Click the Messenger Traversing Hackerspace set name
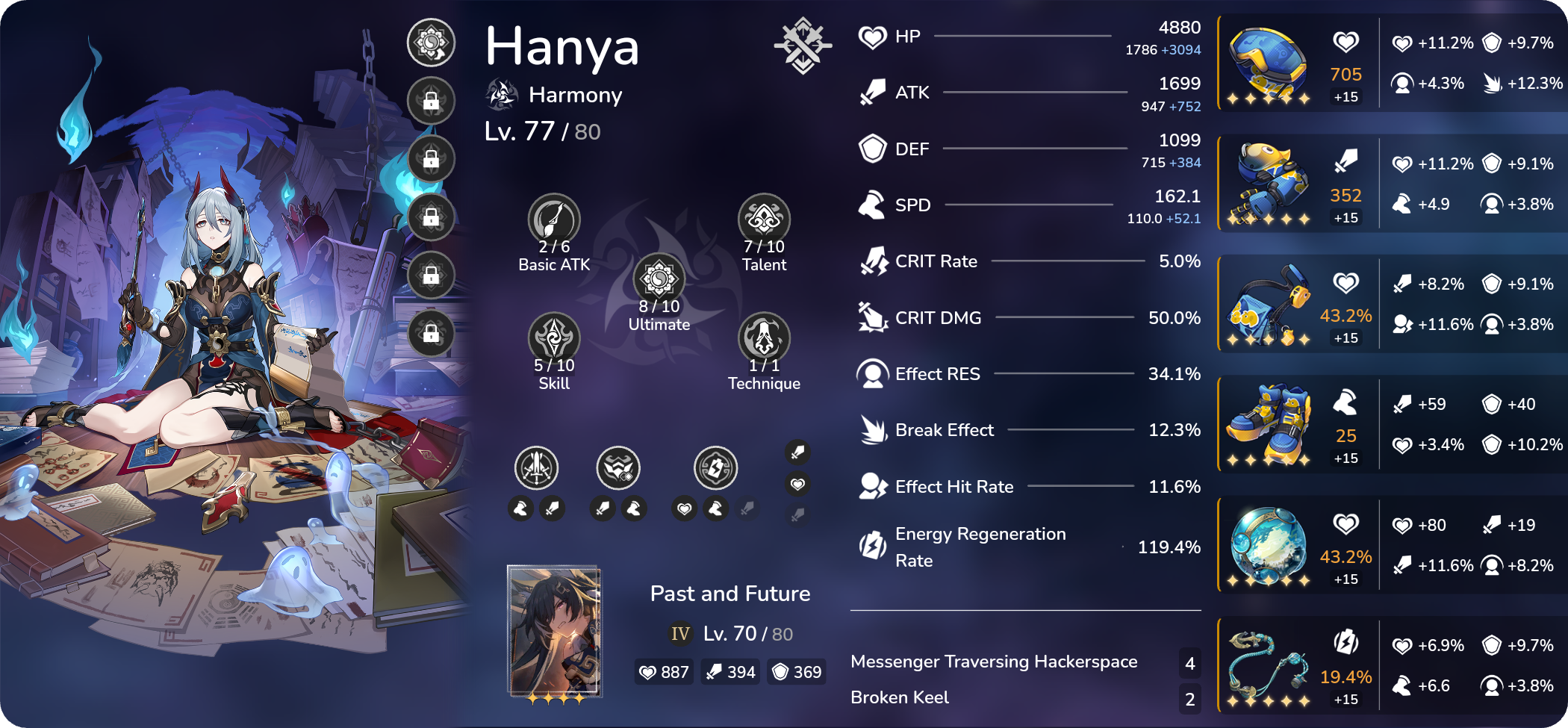This screenshot has height=728, width=1568. [994, 662]
